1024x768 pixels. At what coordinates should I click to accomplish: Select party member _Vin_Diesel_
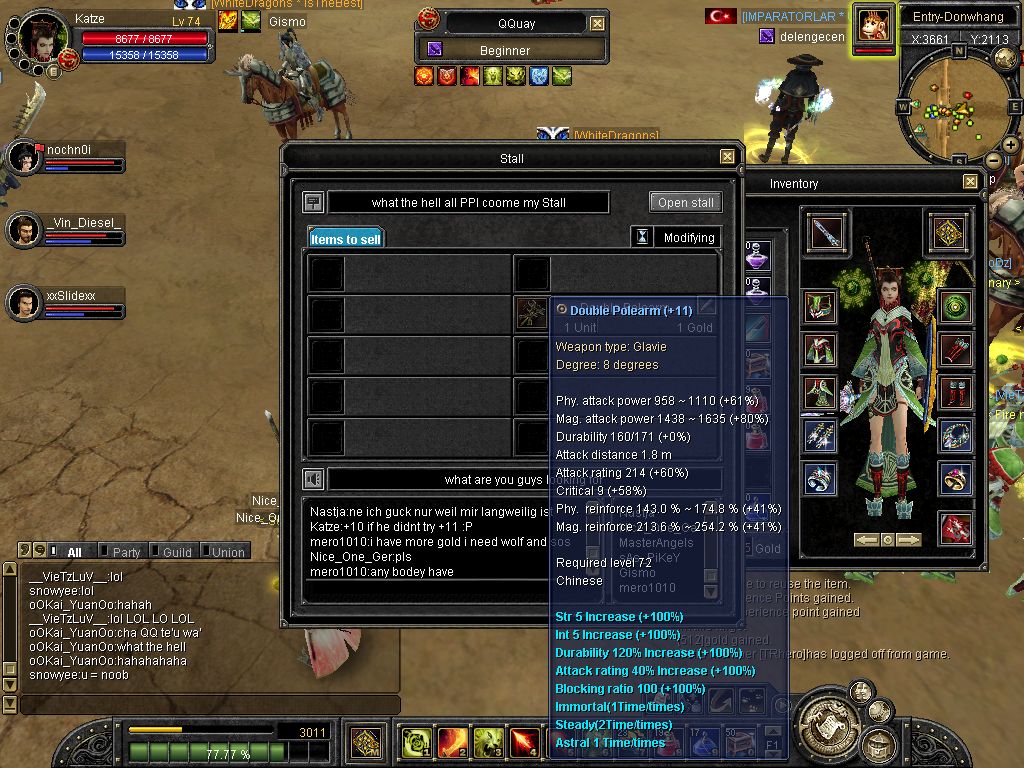click(24, 230)
